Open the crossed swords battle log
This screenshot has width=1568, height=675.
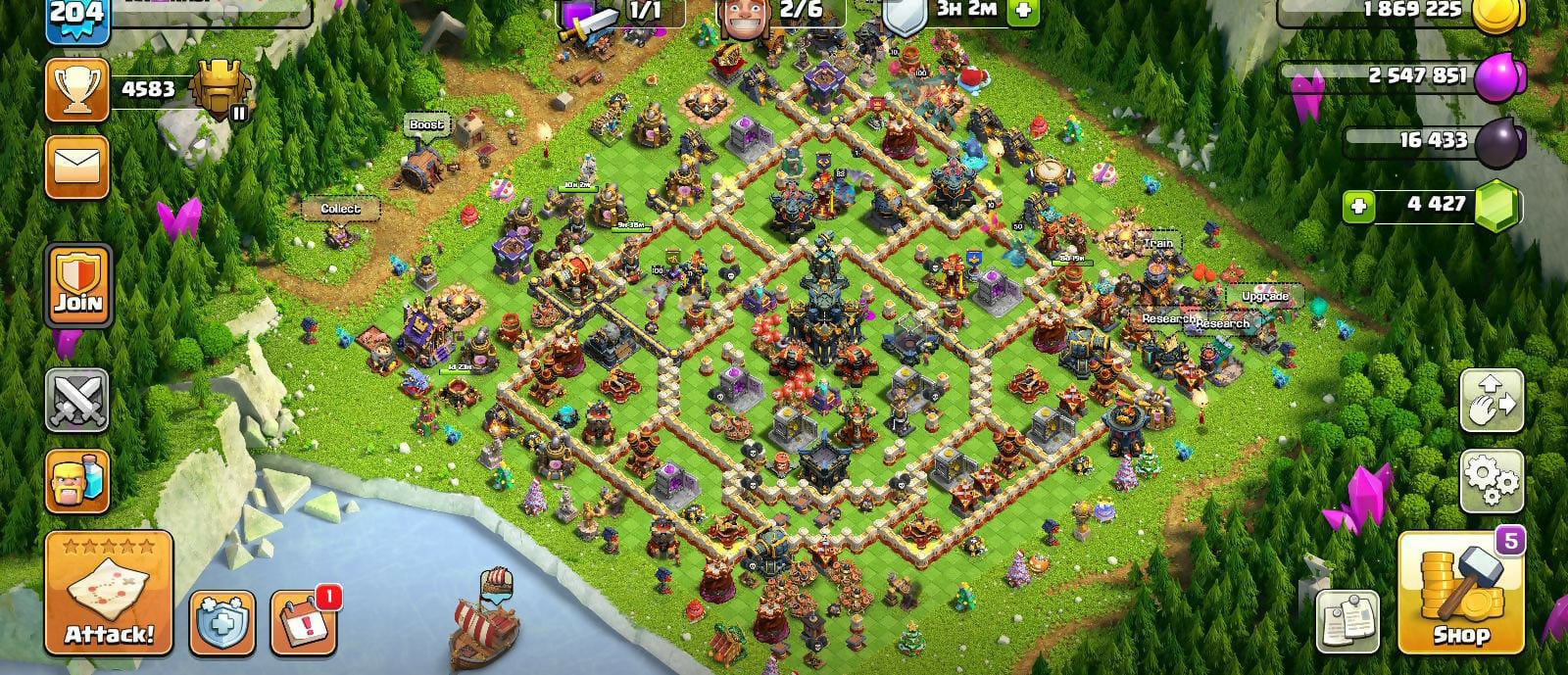(77, 401)
